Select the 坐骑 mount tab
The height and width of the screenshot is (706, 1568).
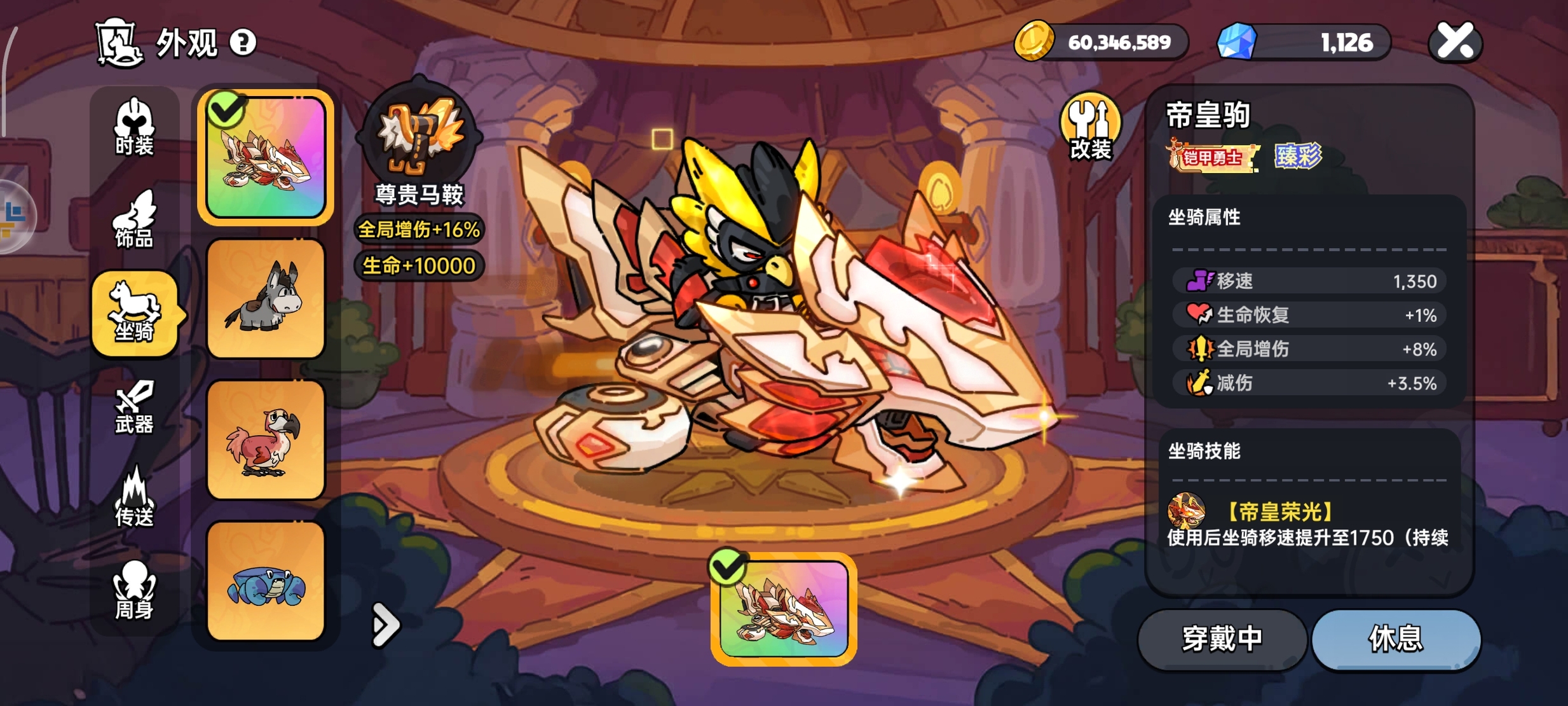(134, 313)
